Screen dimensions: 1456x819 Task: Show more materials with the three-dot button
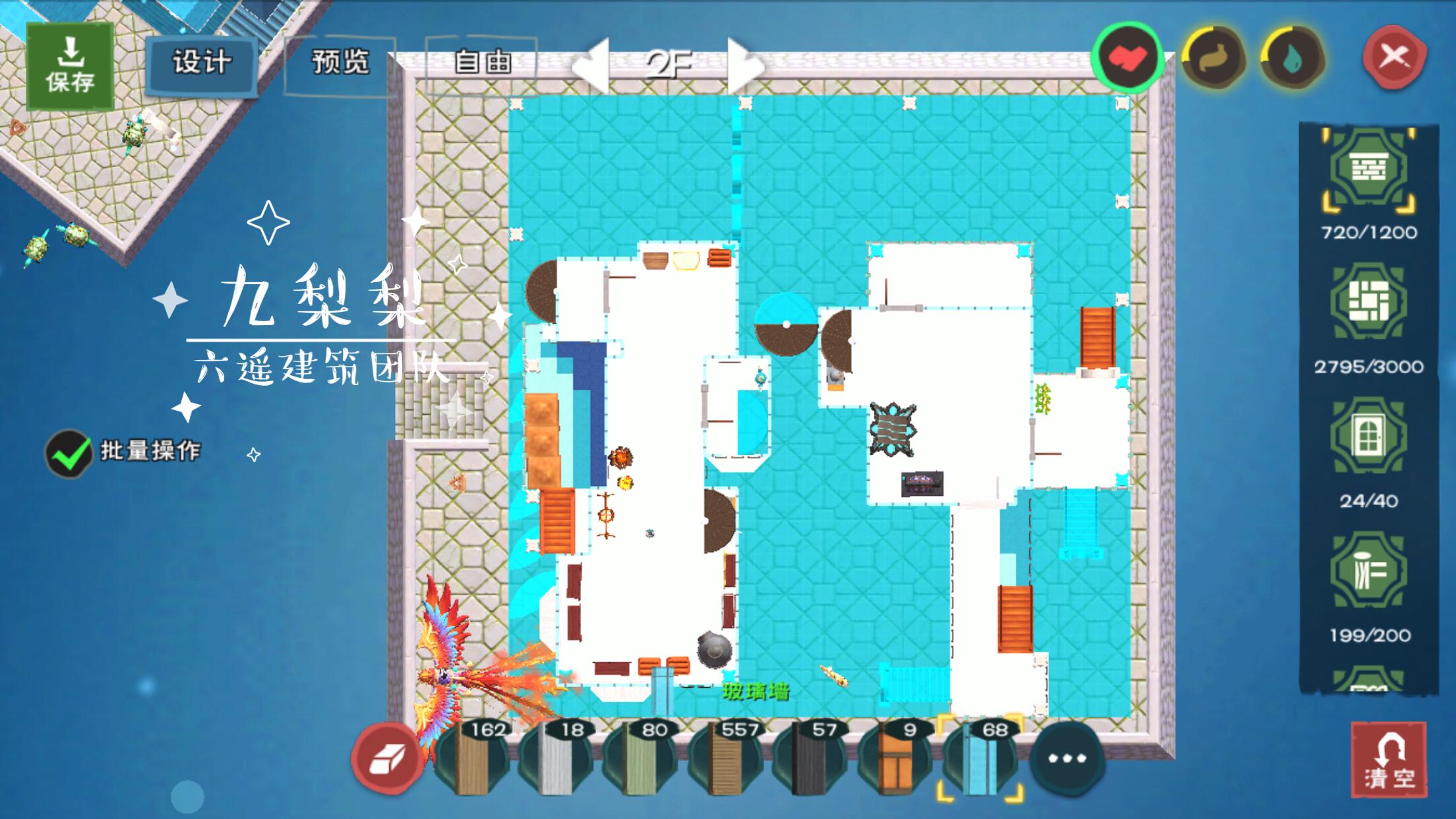coord(1066,758)
